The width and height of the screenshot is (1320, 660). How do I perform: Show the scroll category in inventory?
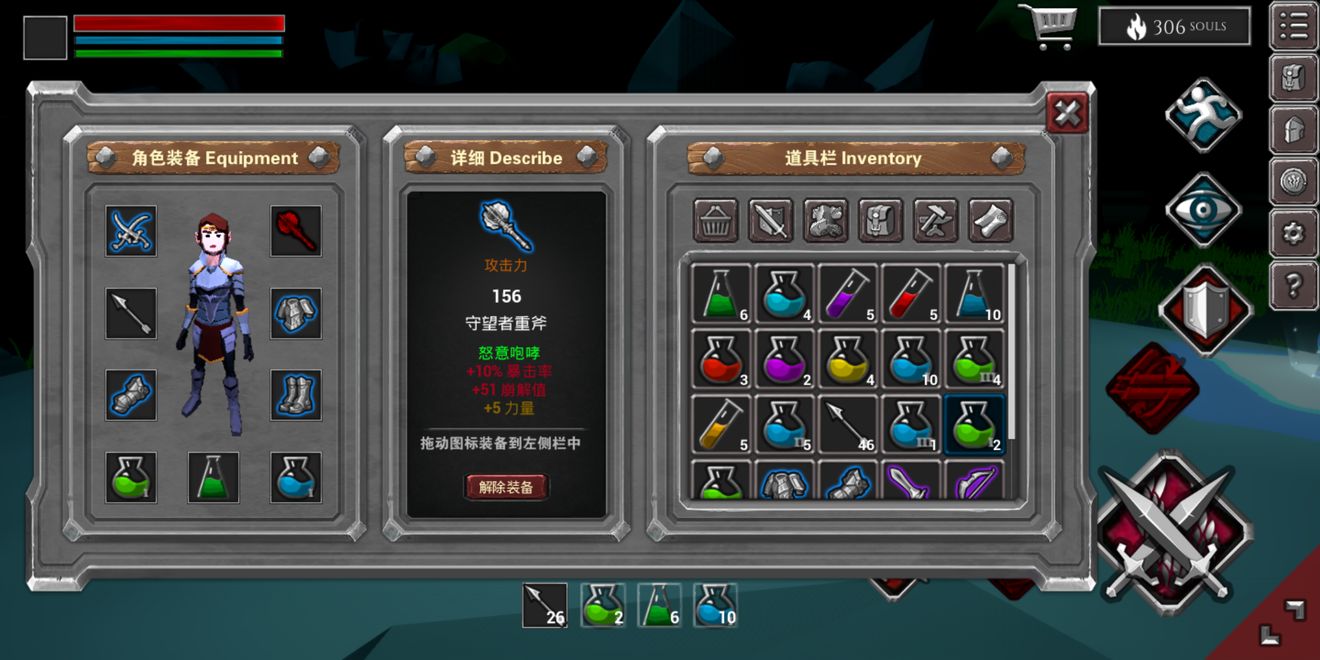tap(990, 220)
